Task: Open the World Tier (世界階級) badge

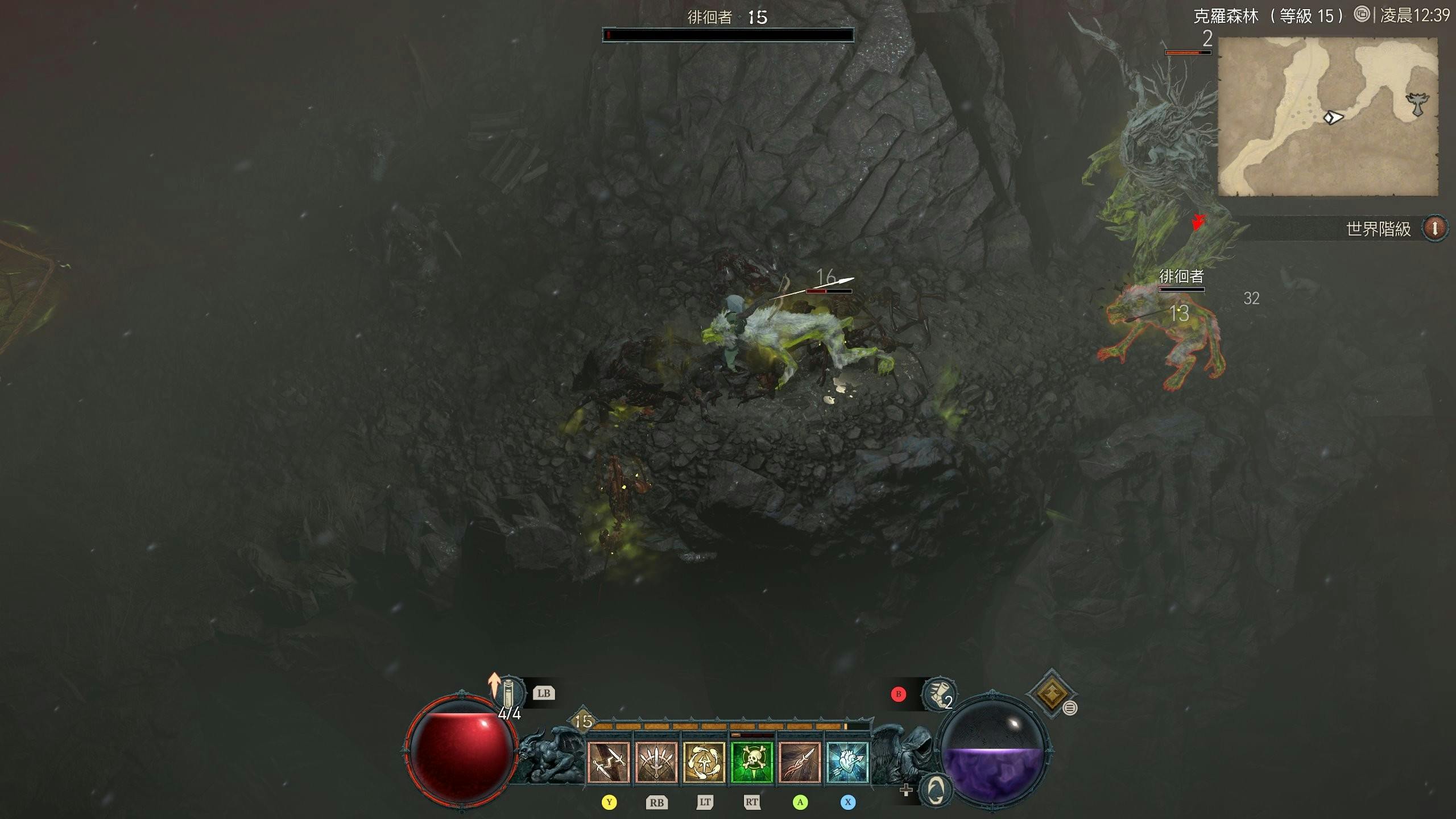Action: click(x=1434, y=229)
